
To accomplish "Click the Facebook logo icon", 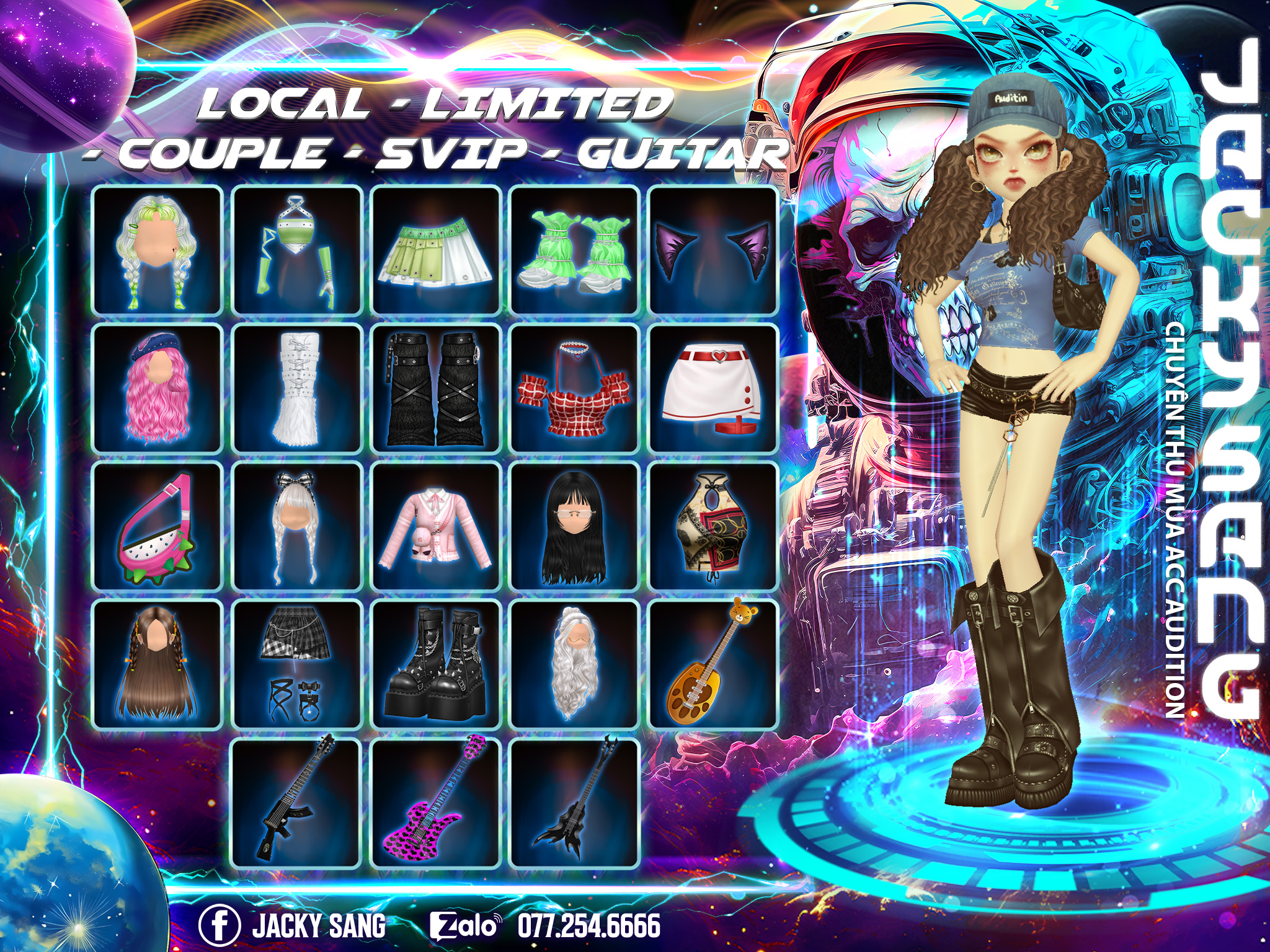I will (219, 925).
